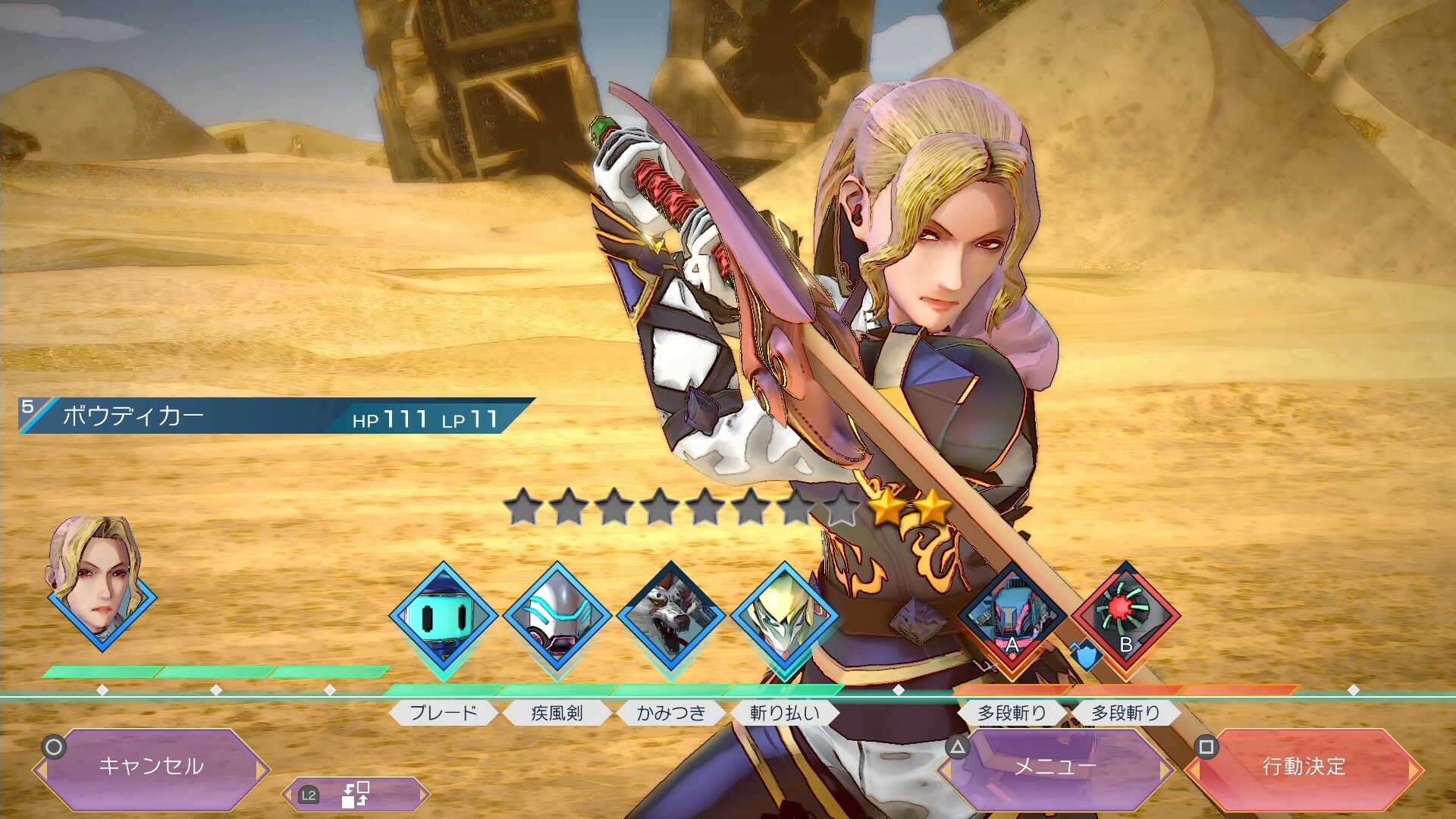Pick the 疾風剣 skill label
1456x819 pixels.
tap(557, 713)
